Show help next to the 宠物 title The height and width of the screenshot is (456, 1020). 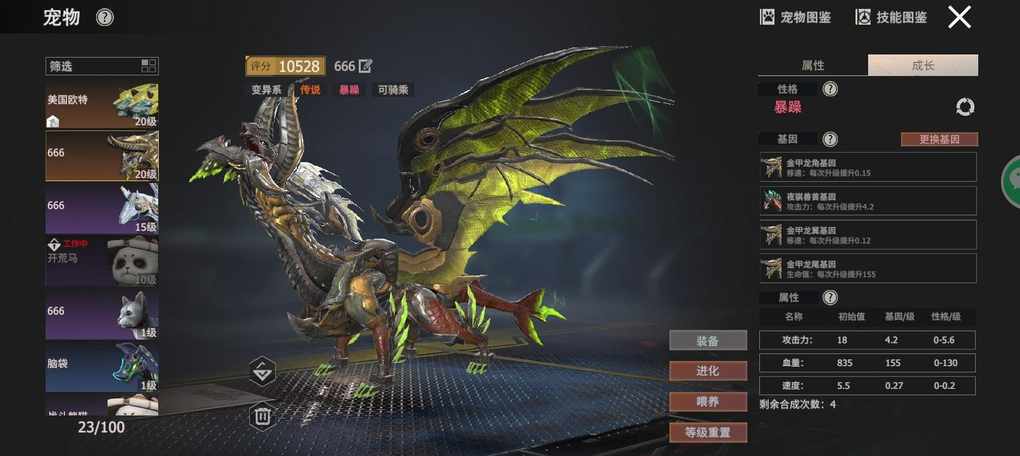pyautogui.click(x=105, y=17)
